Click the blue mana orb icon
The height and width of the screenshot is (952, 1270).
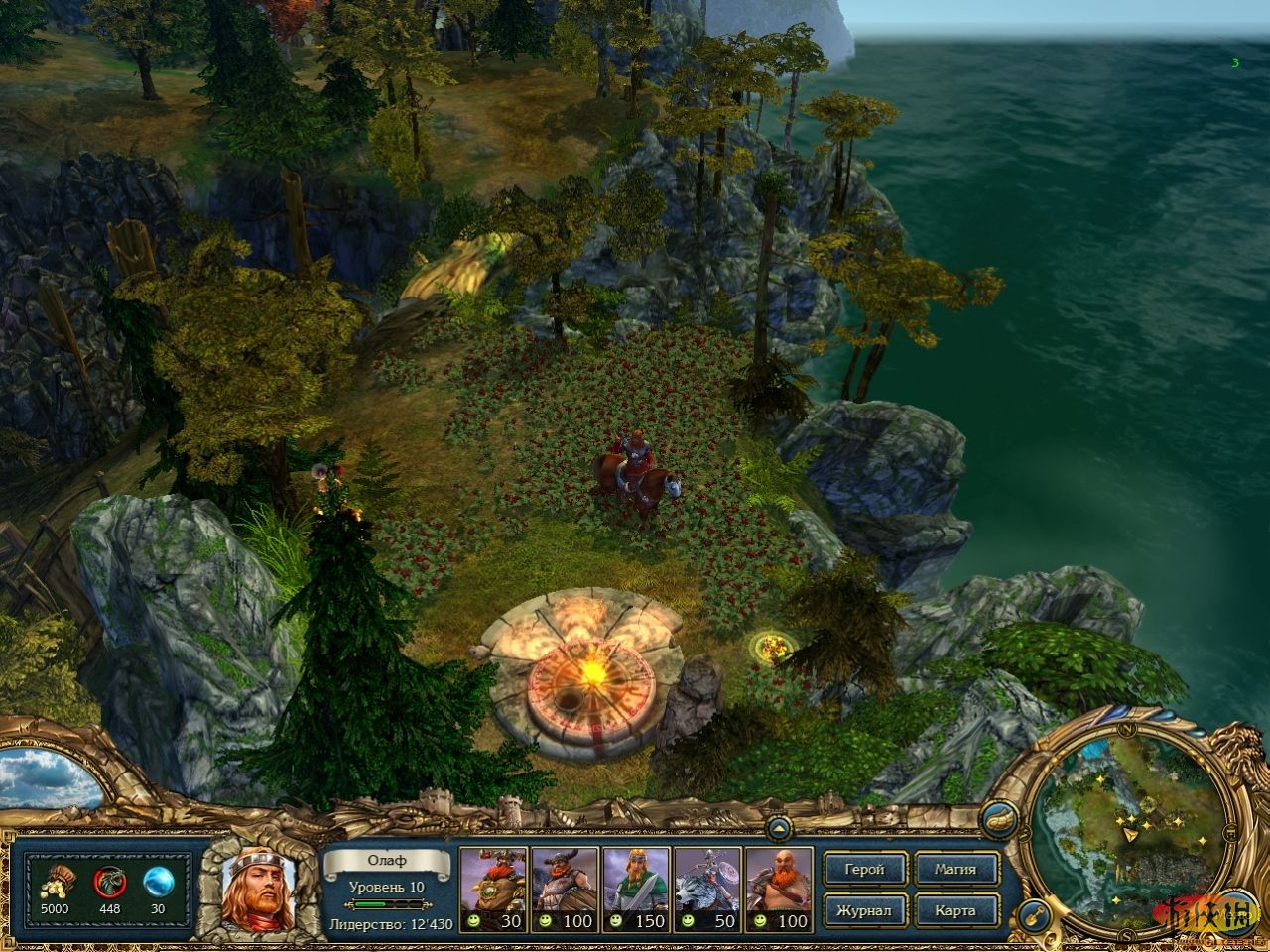159,880
